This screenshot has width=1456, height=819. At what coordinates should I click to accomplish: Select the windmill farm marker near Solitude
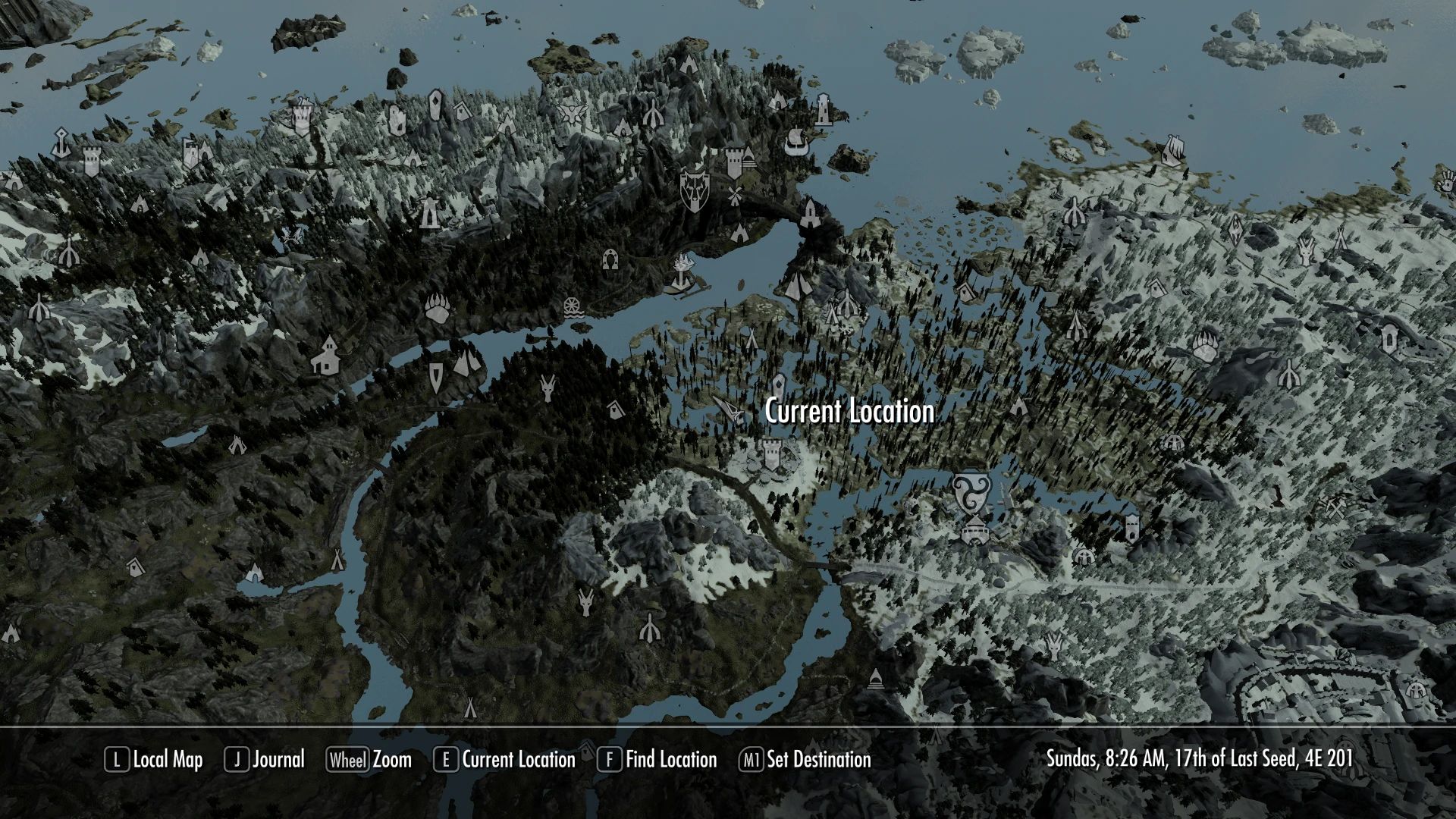coord(734,196)
